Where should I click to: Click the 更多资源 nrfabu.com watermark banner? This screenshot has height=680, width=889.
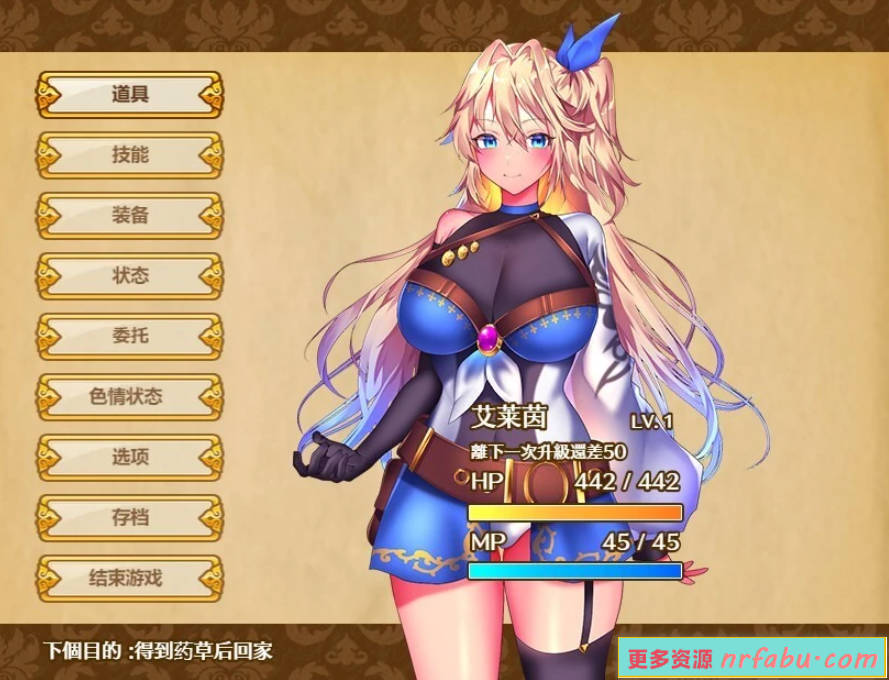click(752, 658)
